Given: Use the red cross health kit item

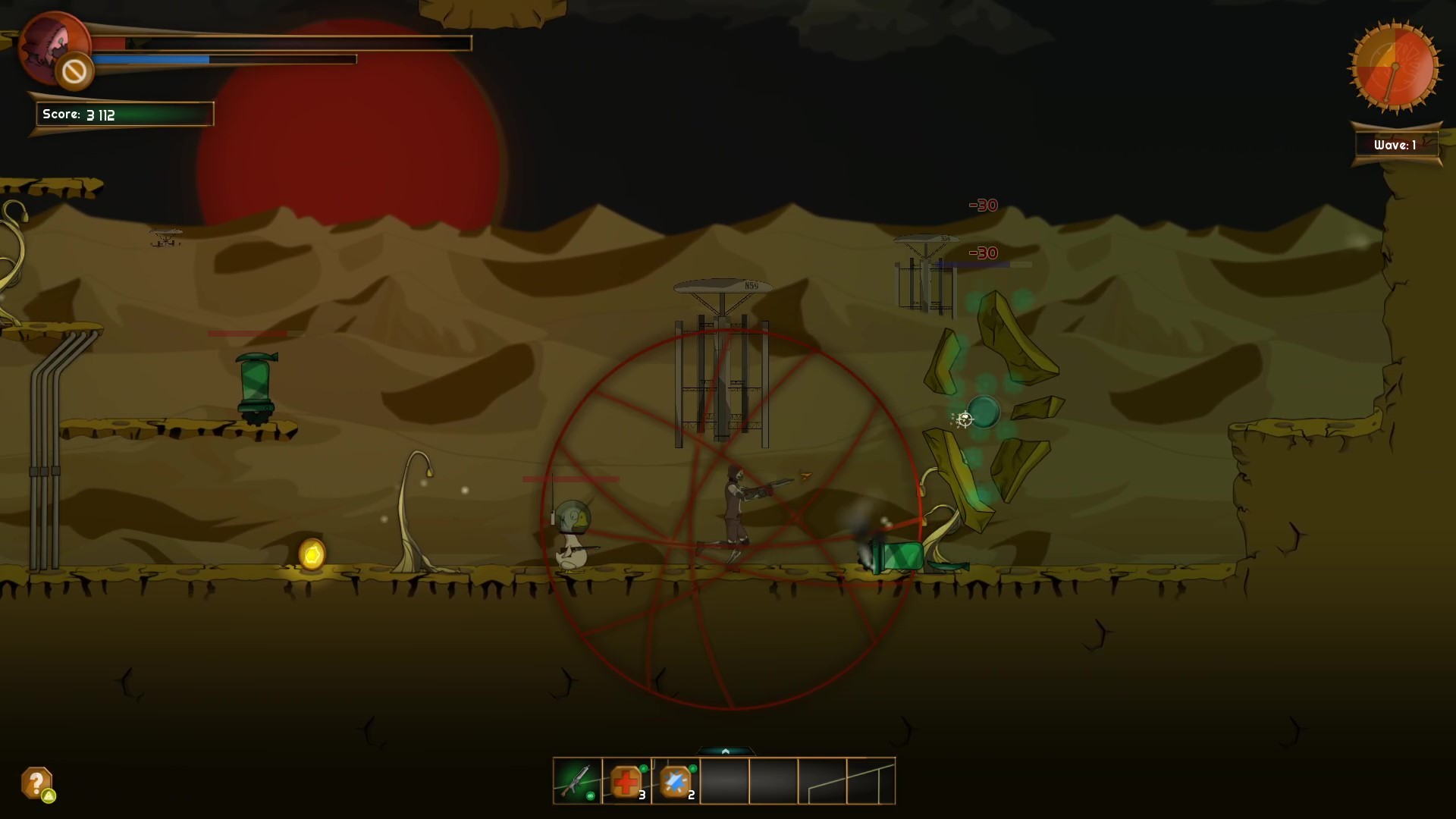Looking at the screenshot, I should pos(624,782).
